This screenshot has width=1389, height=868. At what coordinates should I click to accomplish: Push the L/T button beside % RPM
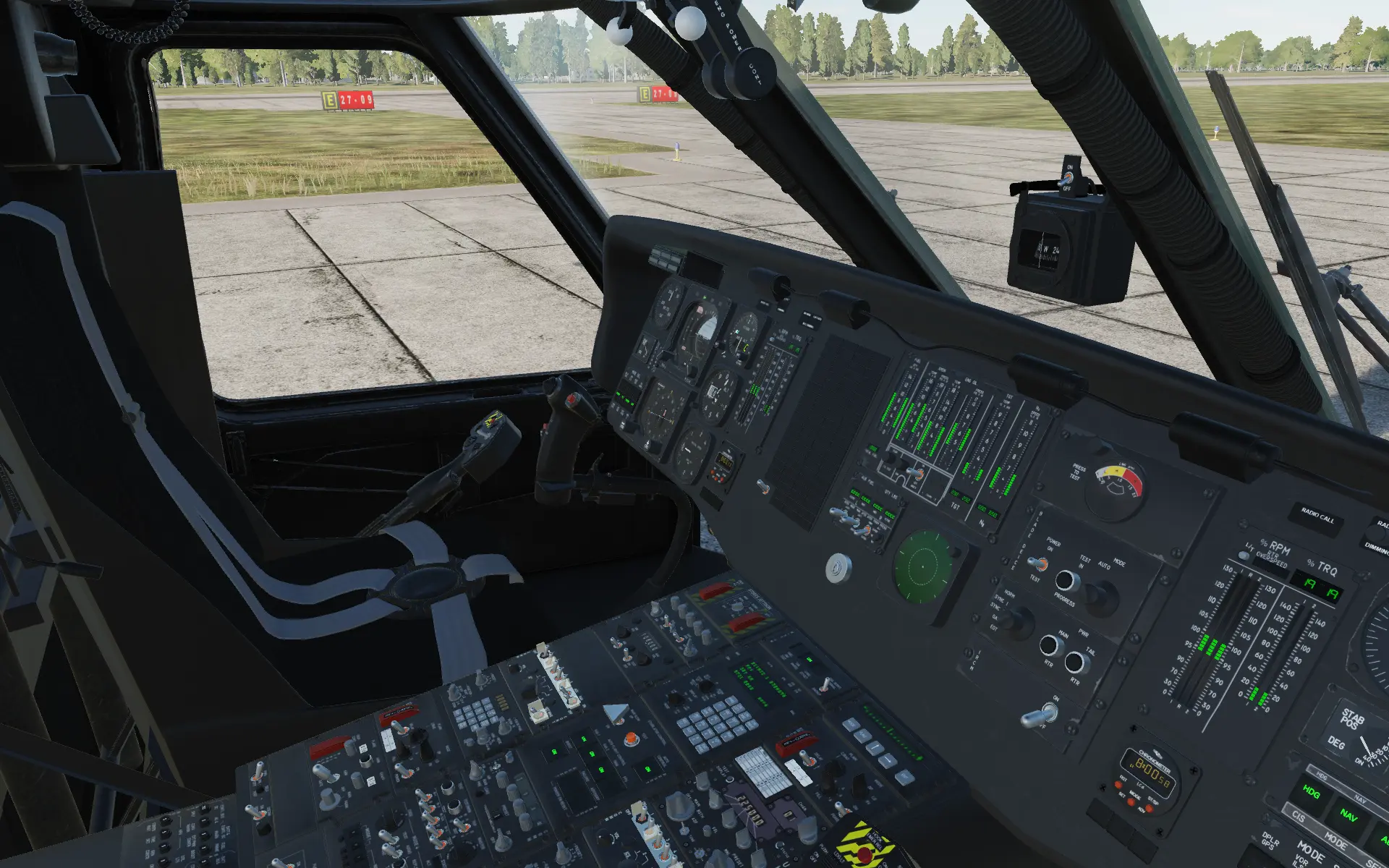click(x=1244, y=556)
